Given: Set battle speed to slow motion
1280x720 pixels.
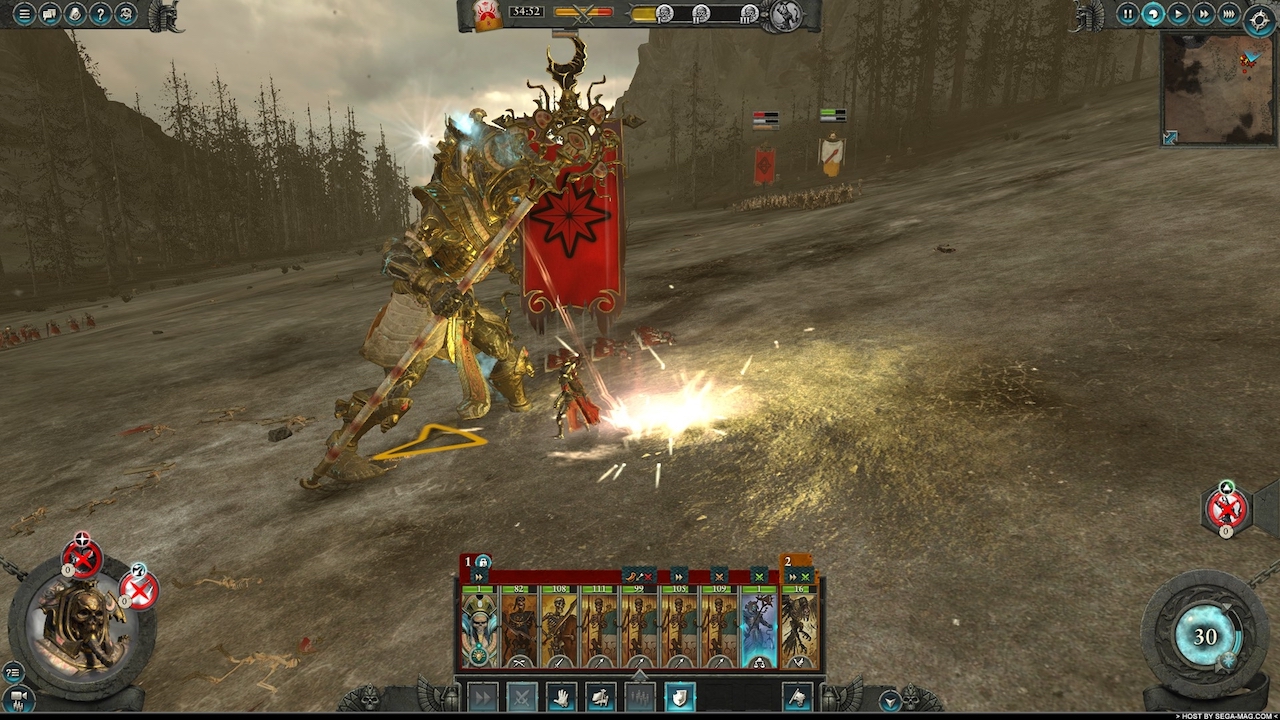Looking at the screenshot, I should coord(1153,14).
